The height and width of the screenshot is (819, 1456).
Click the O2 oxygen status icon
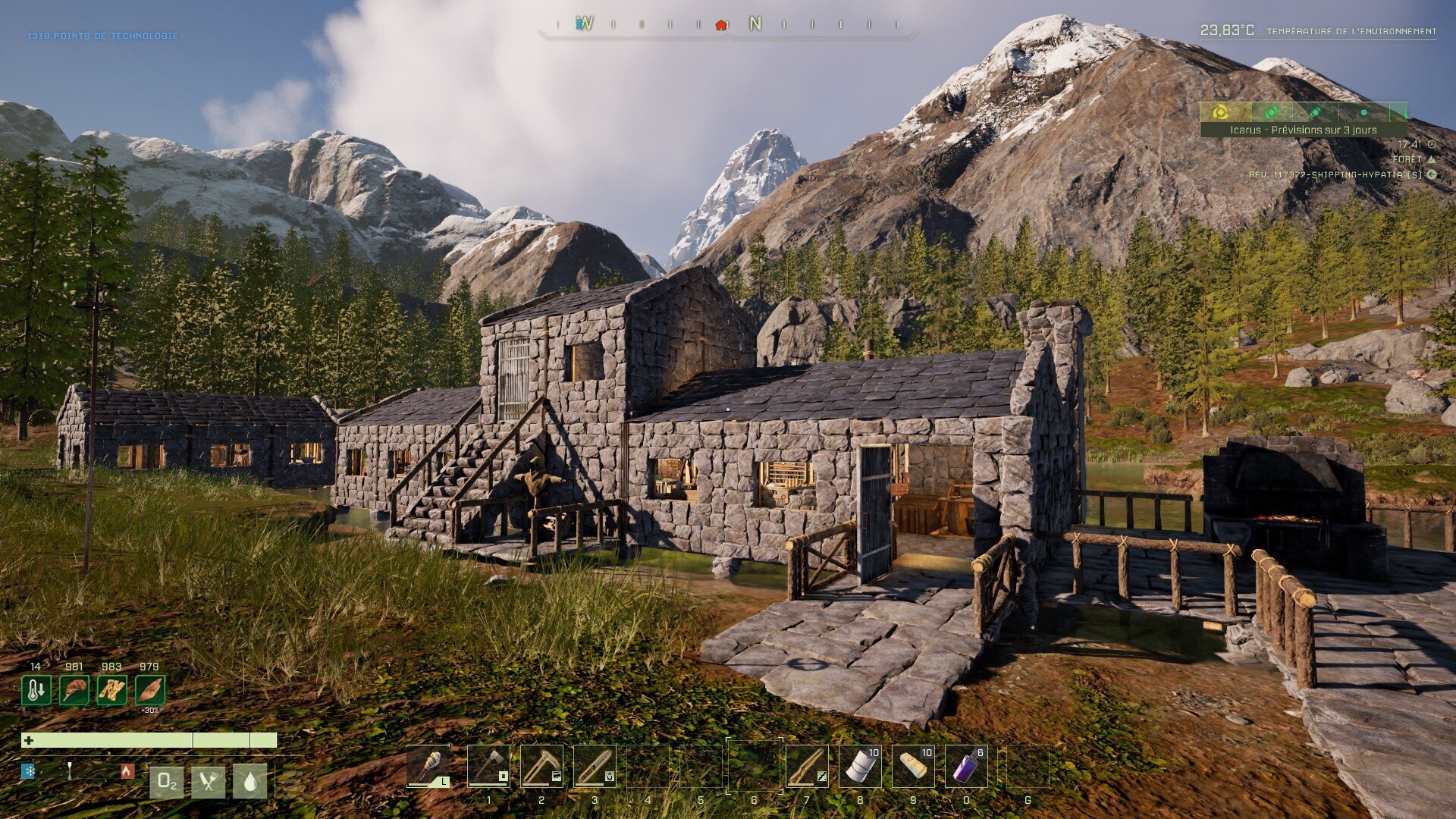coord(166,782)
